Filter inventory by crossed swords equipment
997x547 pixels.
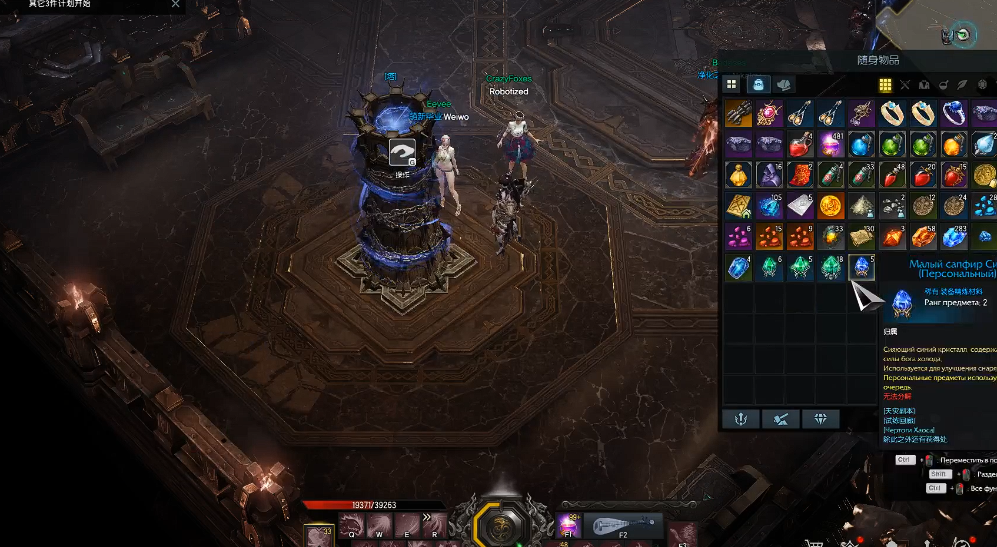905,85
